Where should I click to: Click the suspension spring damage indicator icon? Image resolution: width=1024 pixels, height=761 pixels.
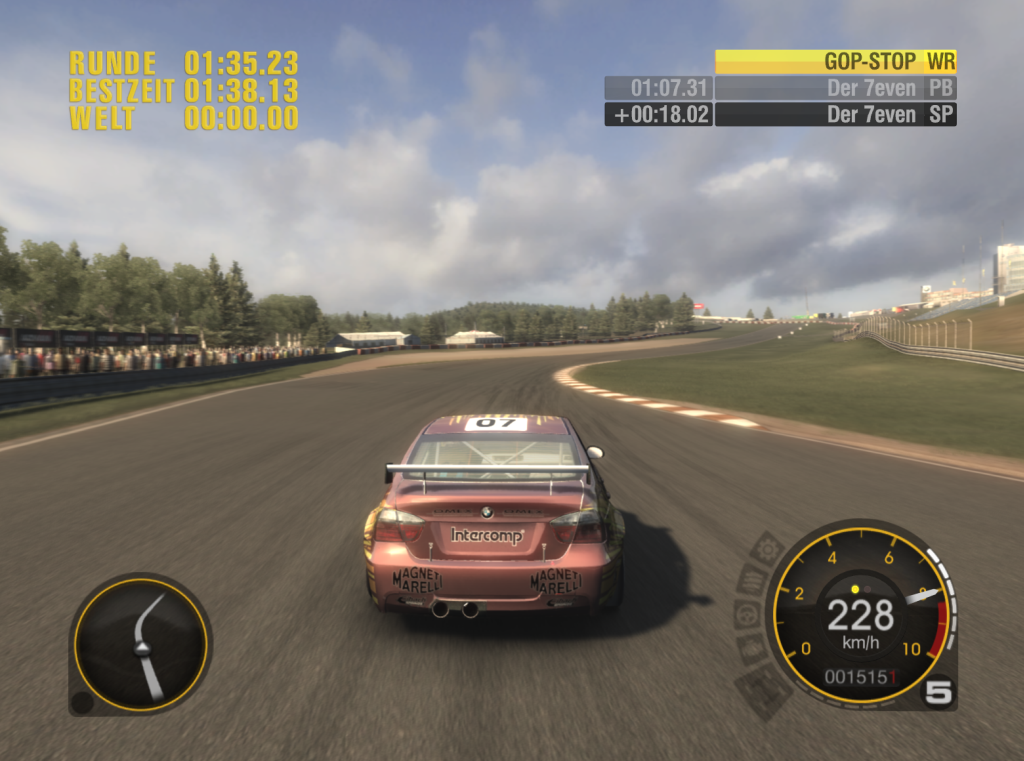[x=752, y=579]
